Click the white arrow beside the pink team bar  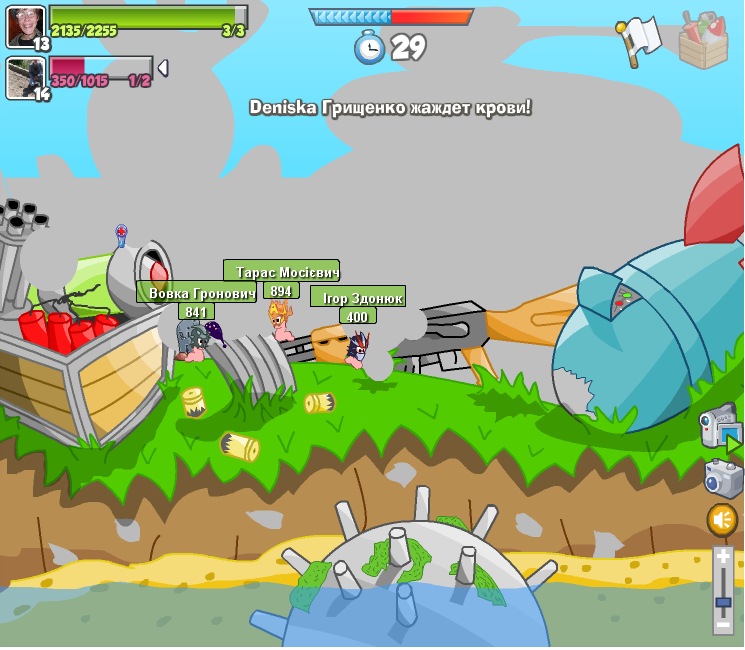162,68
